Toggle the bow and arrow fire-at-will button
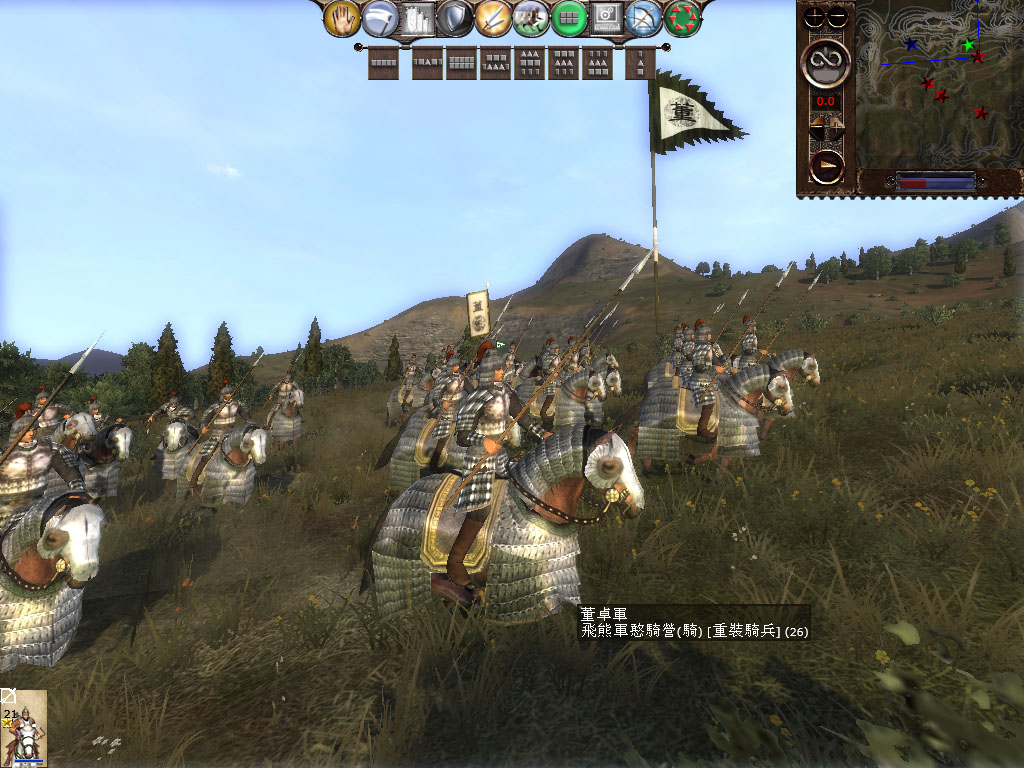The width and height of the screenshot is (1024, 768). 645,18
